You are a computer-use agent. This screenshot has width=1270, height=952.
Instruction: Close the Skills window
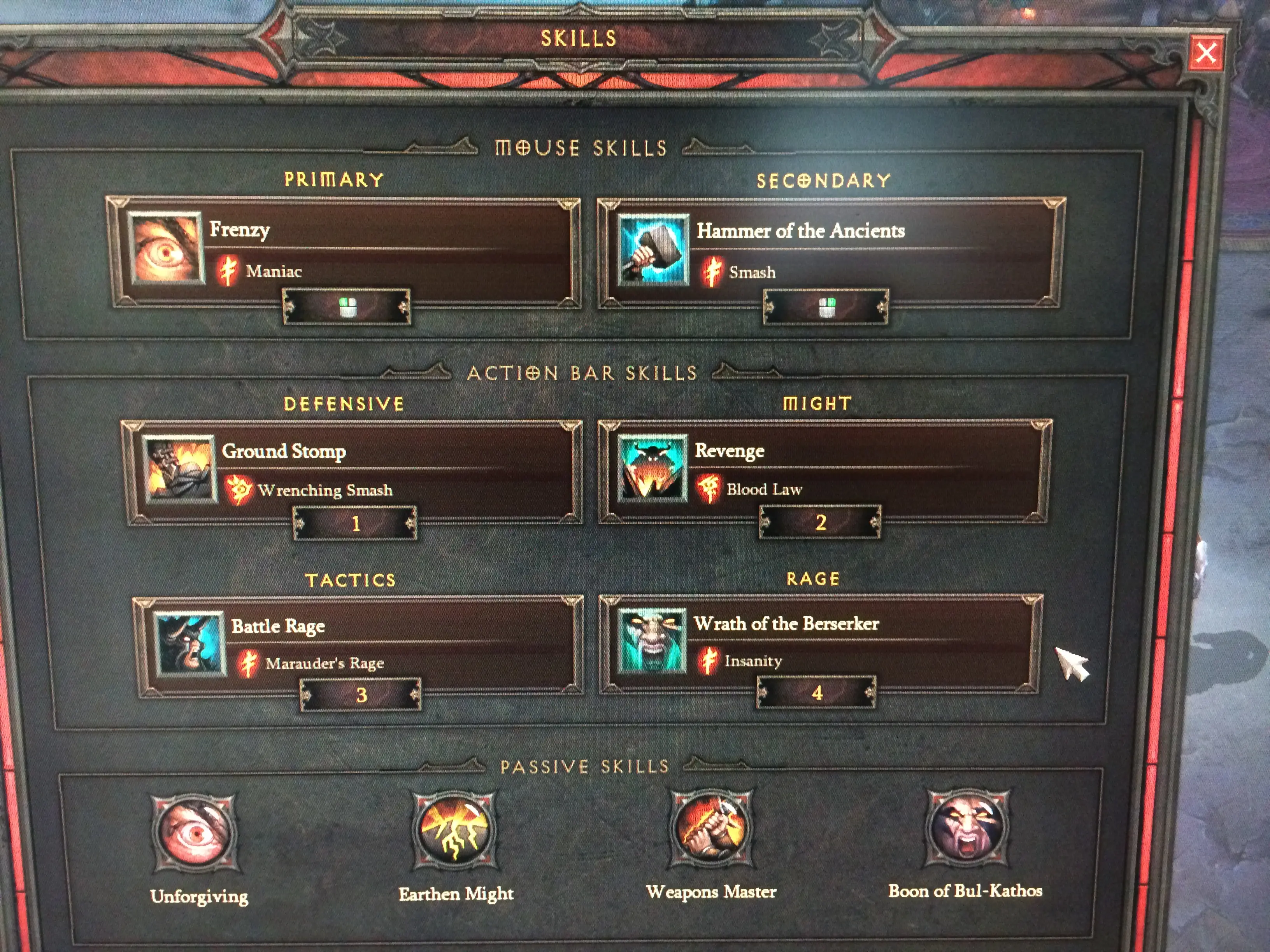point(1205,53)
